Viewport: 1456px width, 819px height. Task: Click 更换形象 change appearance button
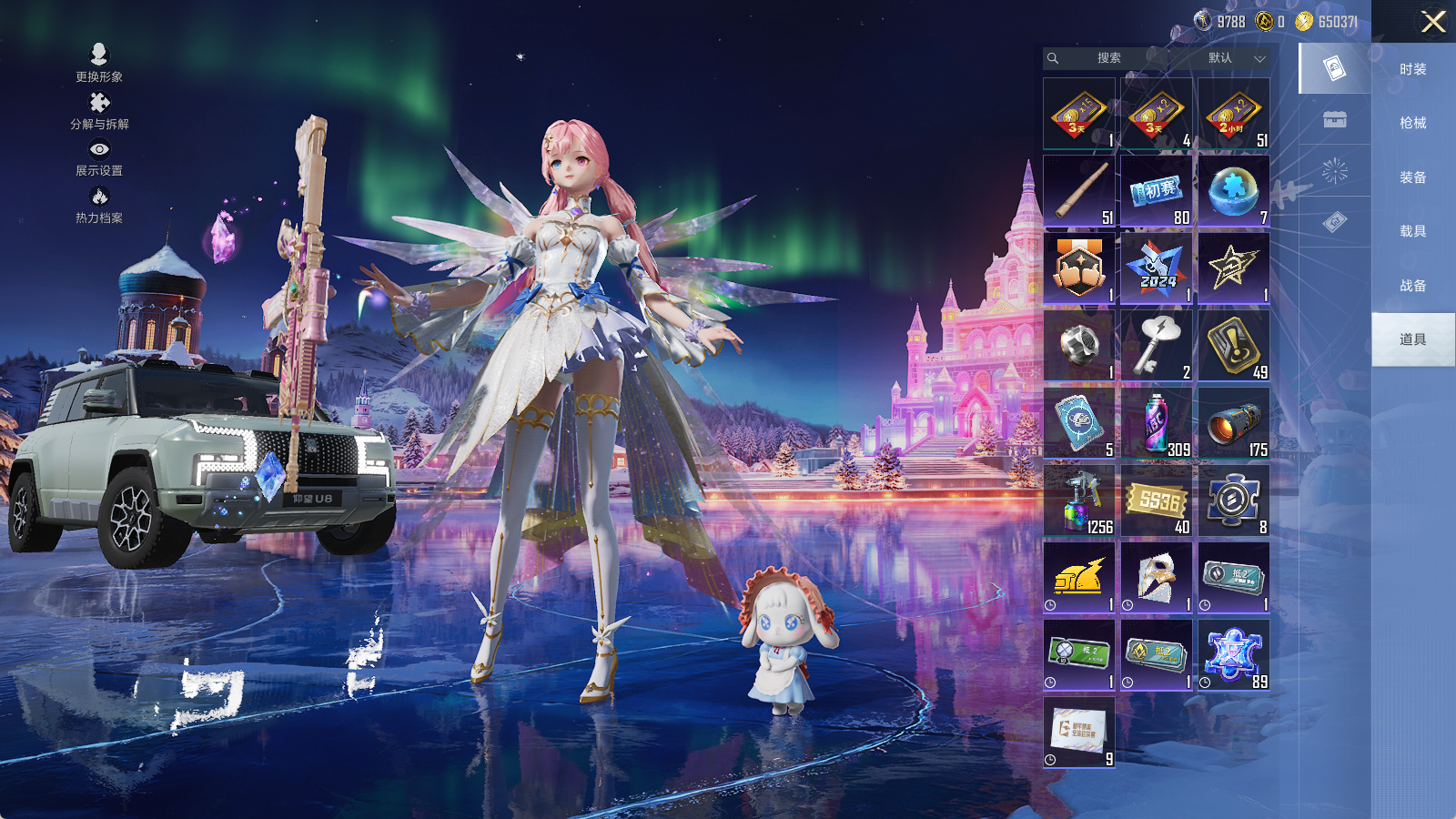tap(99, 62)
